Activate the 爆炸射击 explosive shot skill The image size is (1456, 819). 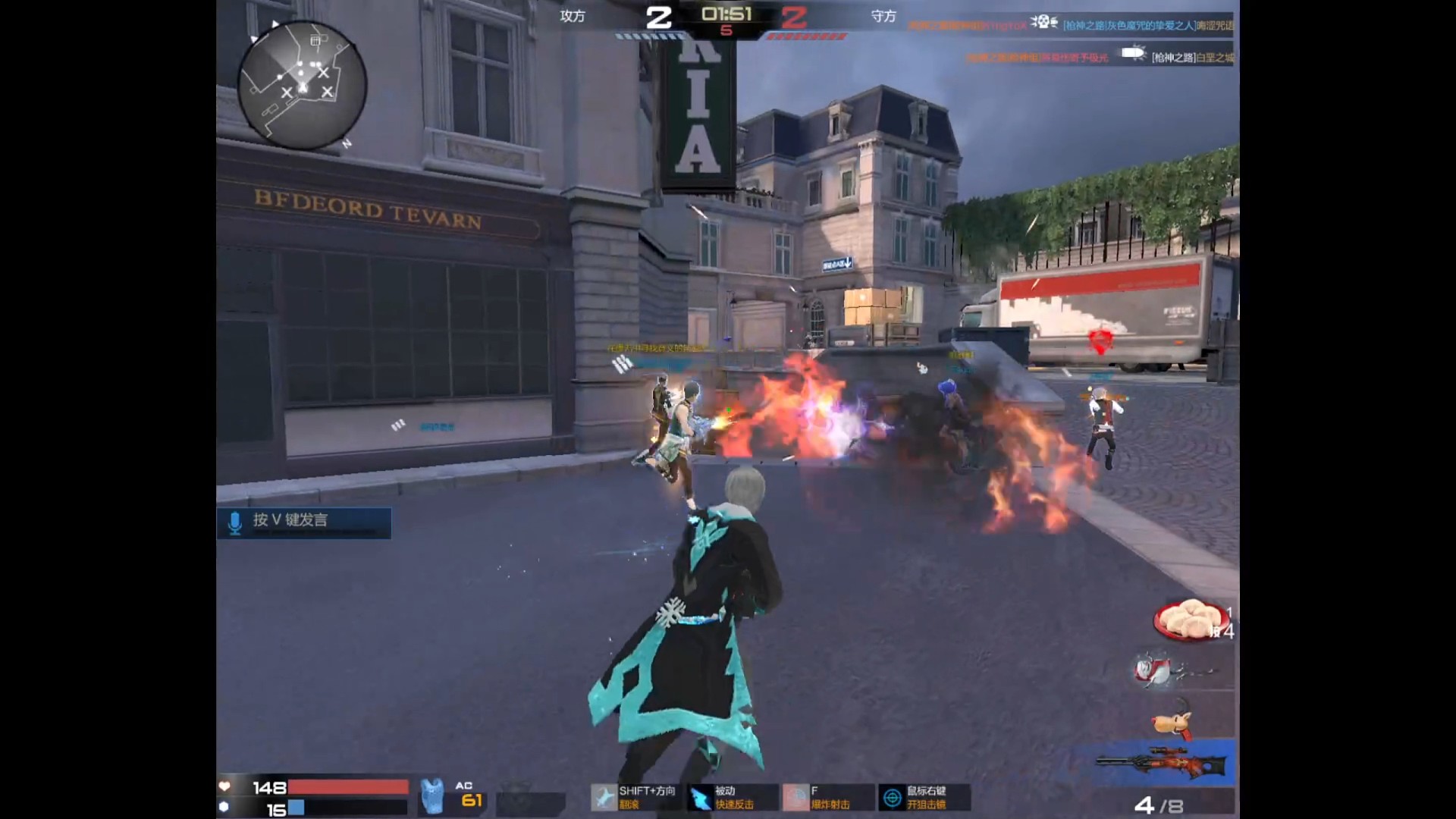click(795, 798)
